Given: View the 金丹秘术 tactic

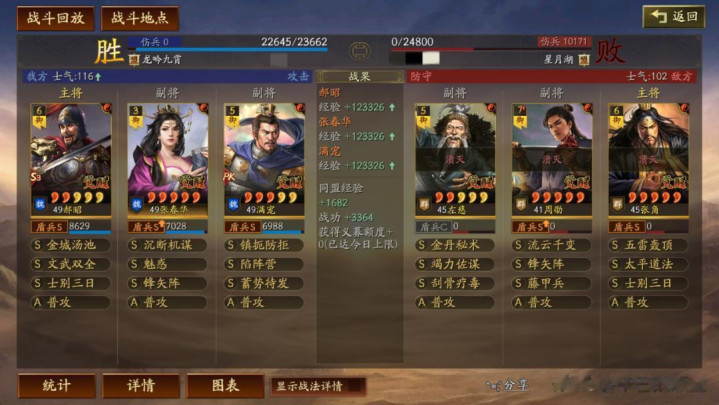Looking at the screenshot, I should click(456, 245).
